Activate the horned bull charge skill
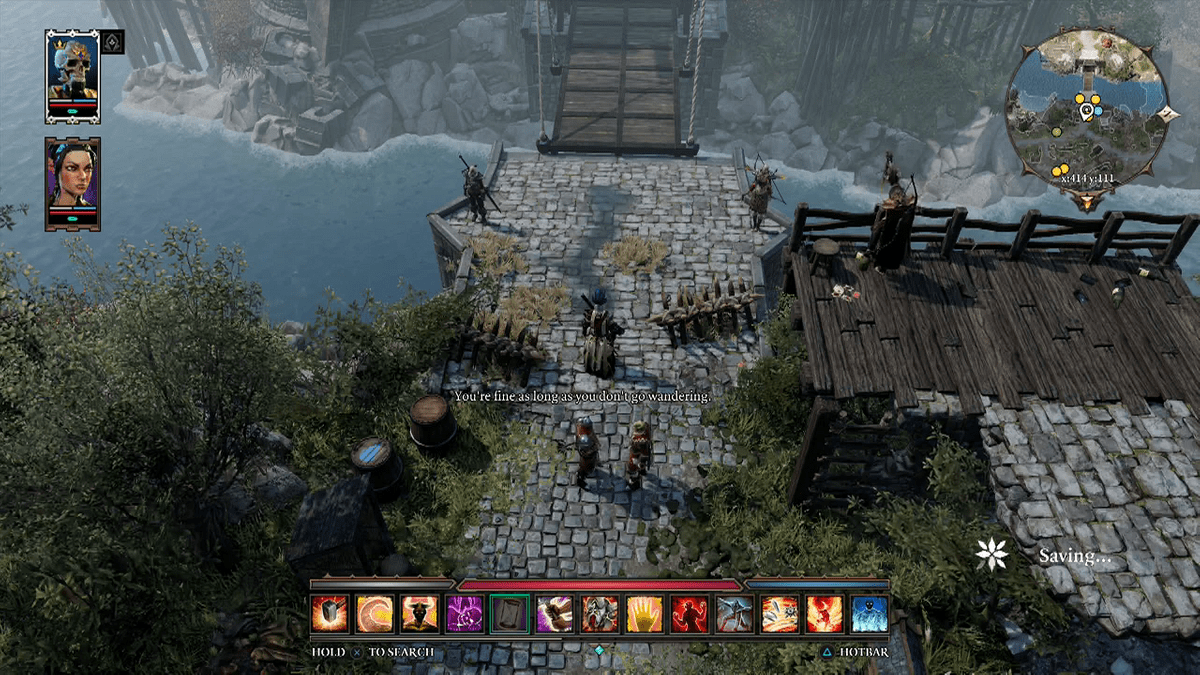1200x675 pixels. 419,613
